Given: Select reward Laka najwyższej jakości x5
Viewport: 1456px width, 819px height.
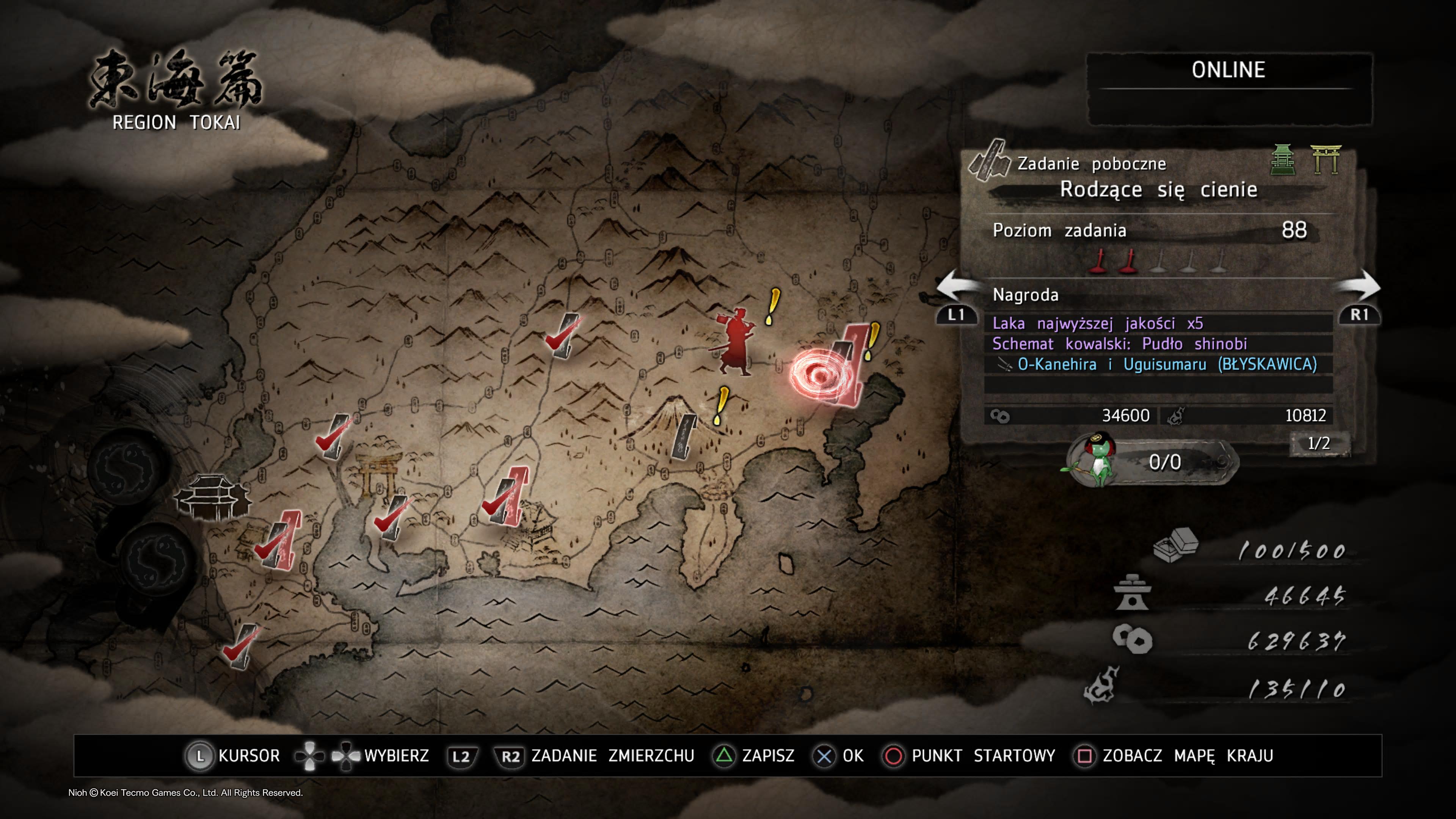Looking at the screenshot, I should pos(1098,323).
